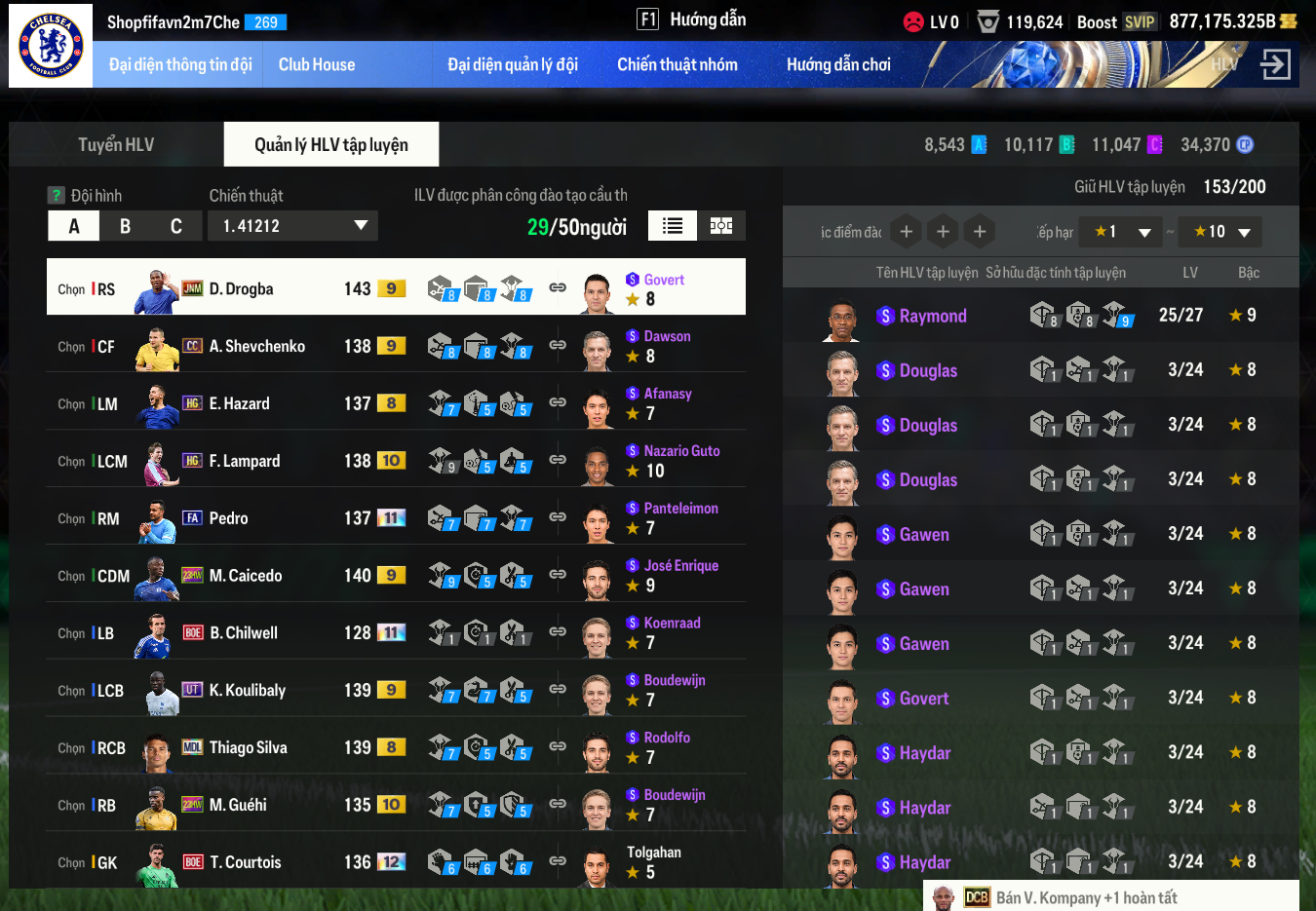
Task: Choose squad B in Đội hình
Action: [125, 226]
